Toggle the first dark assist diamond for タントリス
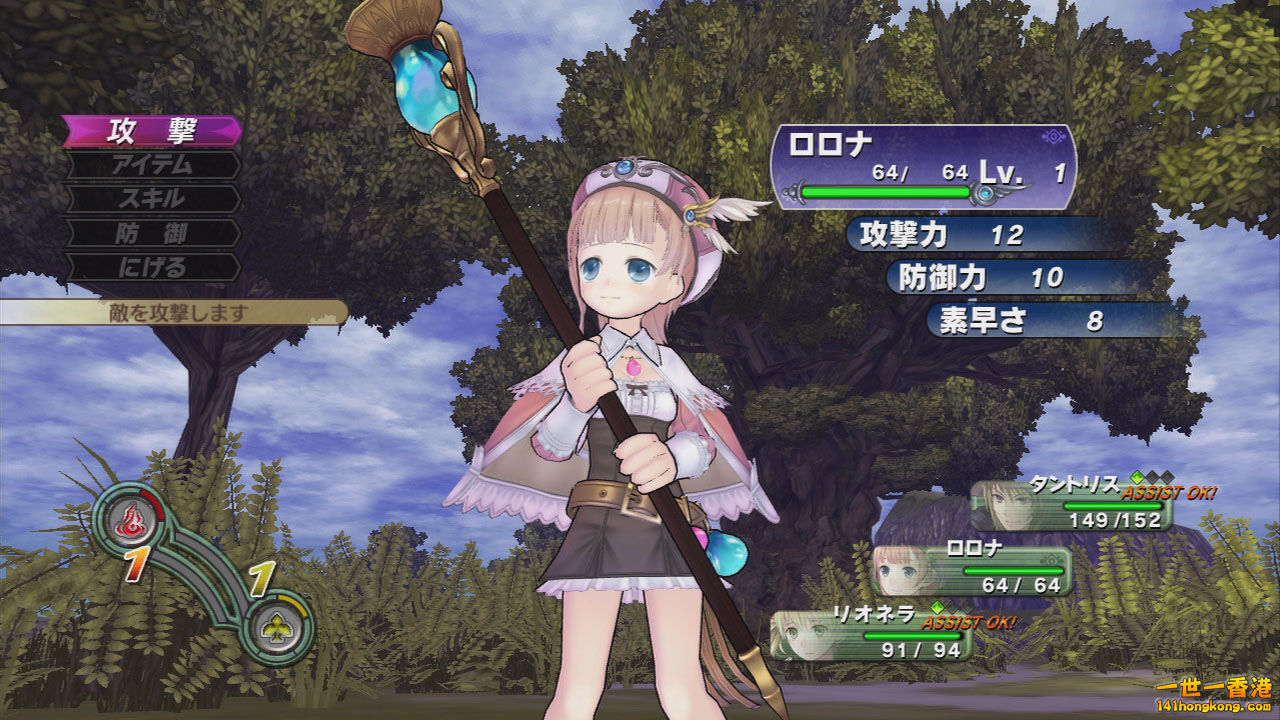The height and width of the screenshot is (720, 1280). [1152, 476]
